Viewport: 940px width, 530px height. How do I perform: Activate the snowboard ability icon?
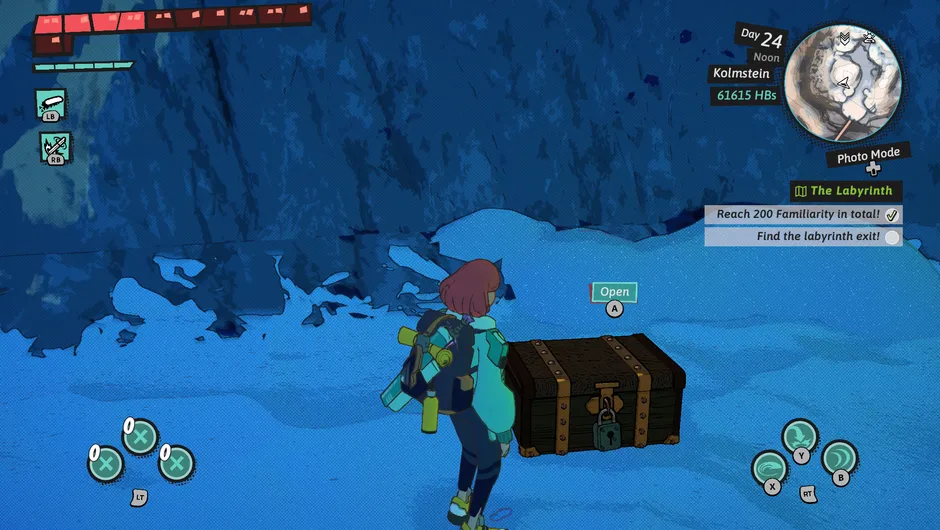[x=51, y=101]
